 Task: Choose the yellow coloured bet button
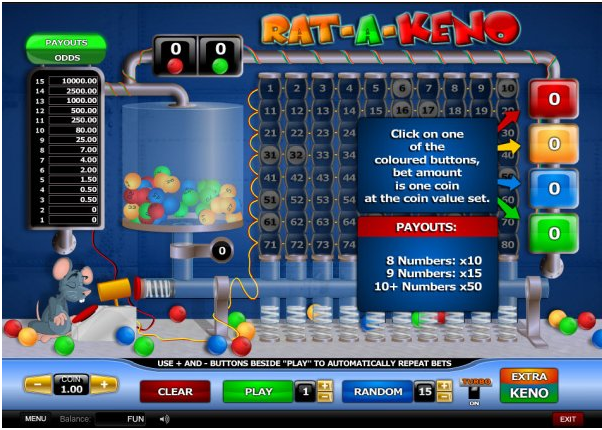553,144
